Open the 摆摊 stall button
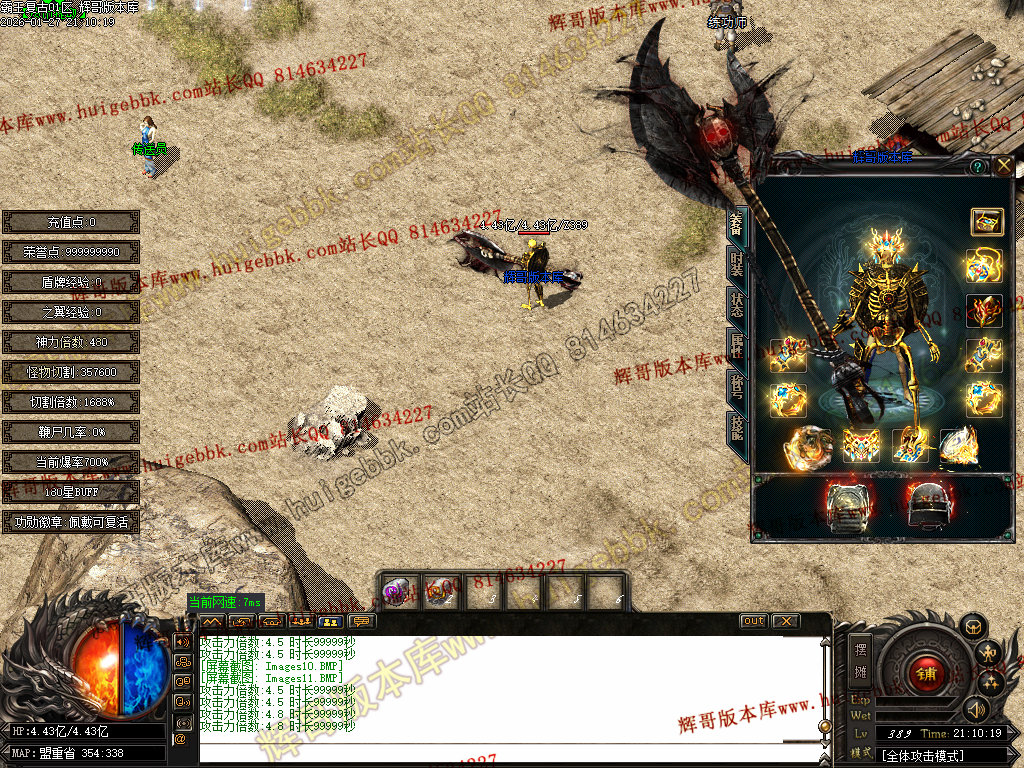This screenshot has width=1024, height=768. point(861,658)
